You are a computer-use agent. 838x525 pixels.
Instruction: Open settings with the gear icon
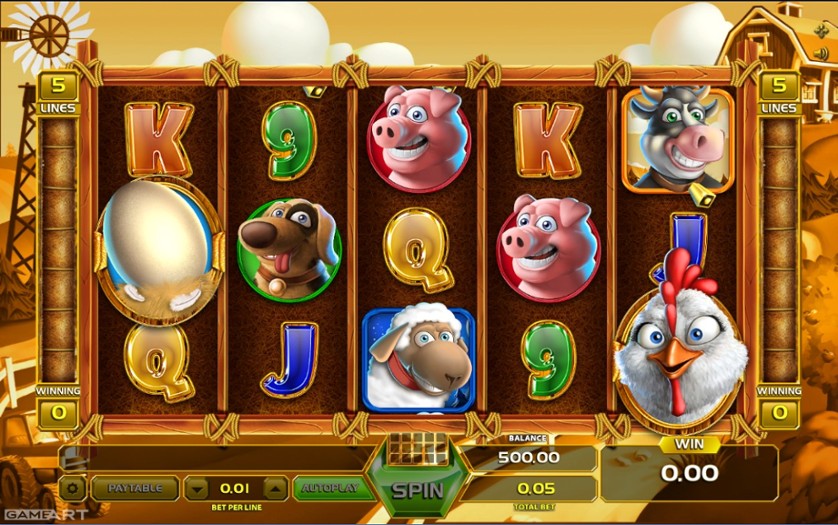coord(72,488)
